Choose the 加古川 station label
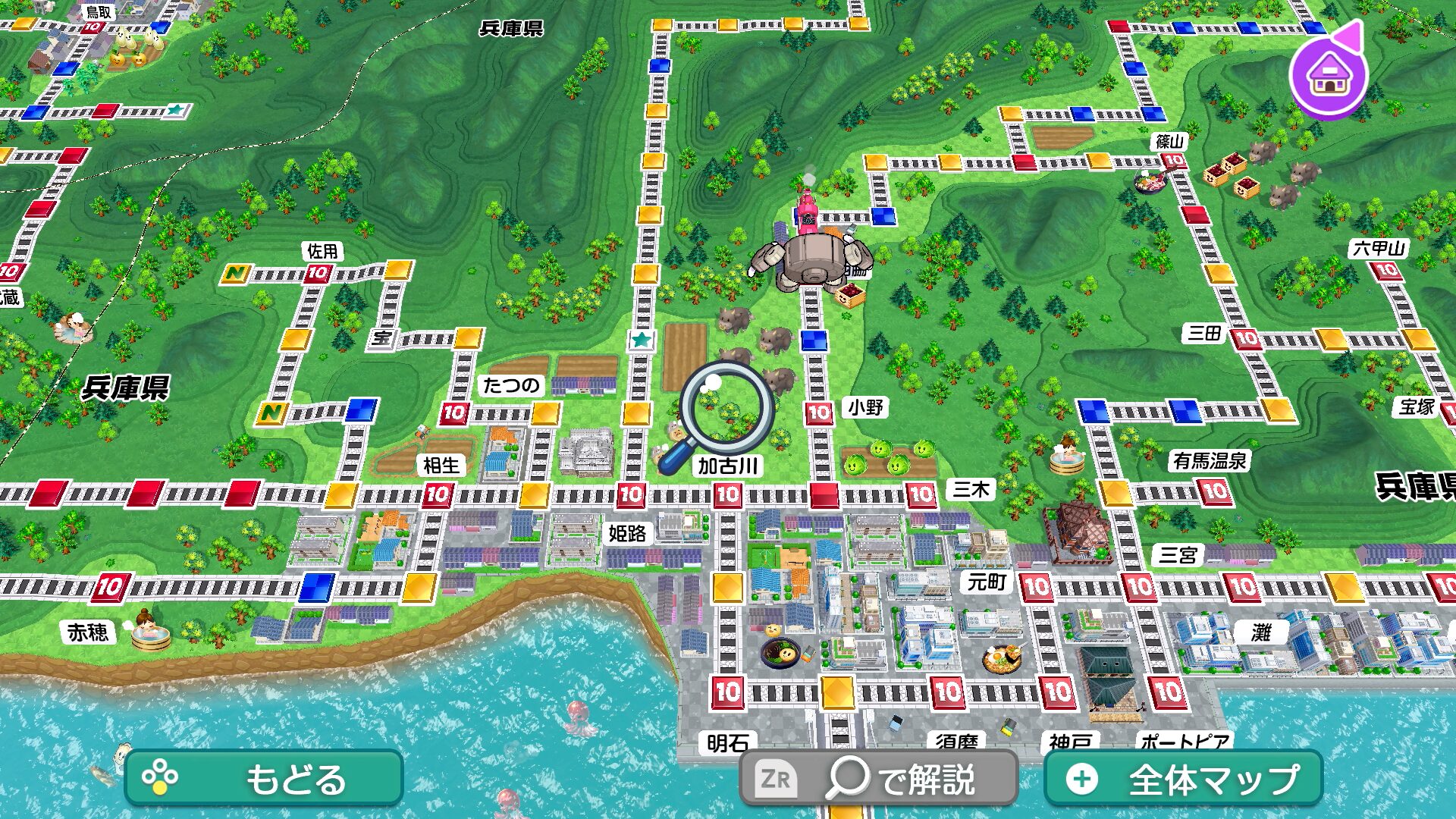Viewport: 1456px width, 819px height. click(727, 466)
